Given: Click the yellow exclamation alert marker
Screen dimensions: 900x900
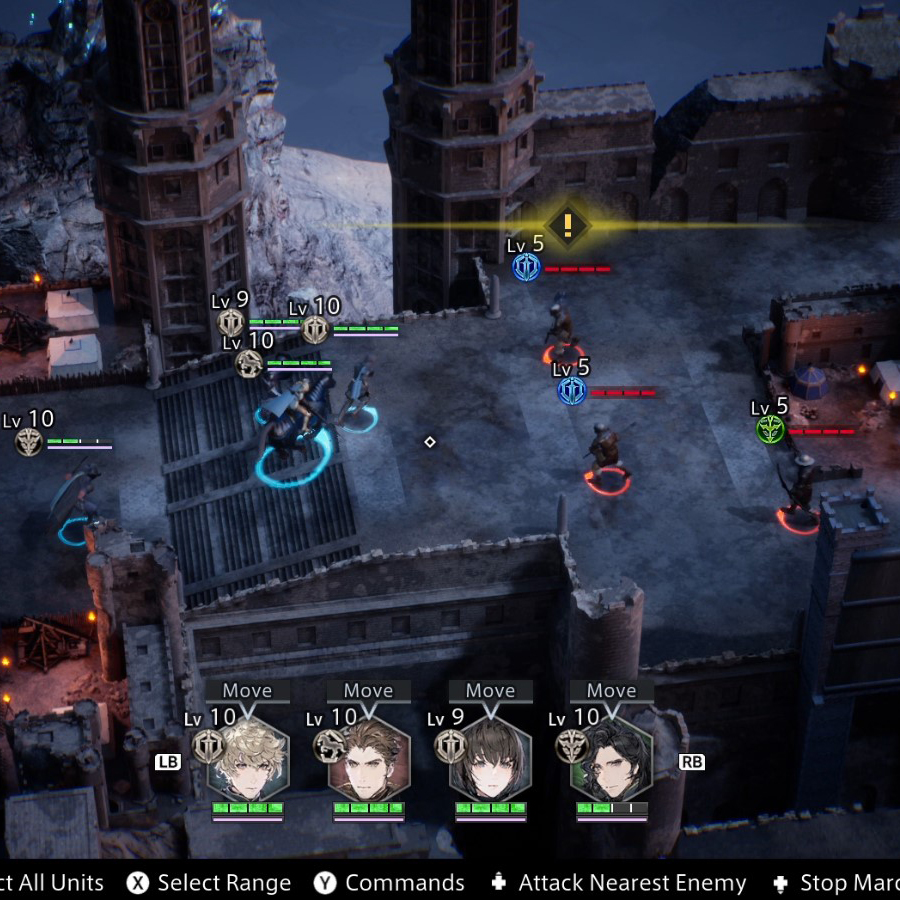Looking at the screenshot, I should coord(568,225).
